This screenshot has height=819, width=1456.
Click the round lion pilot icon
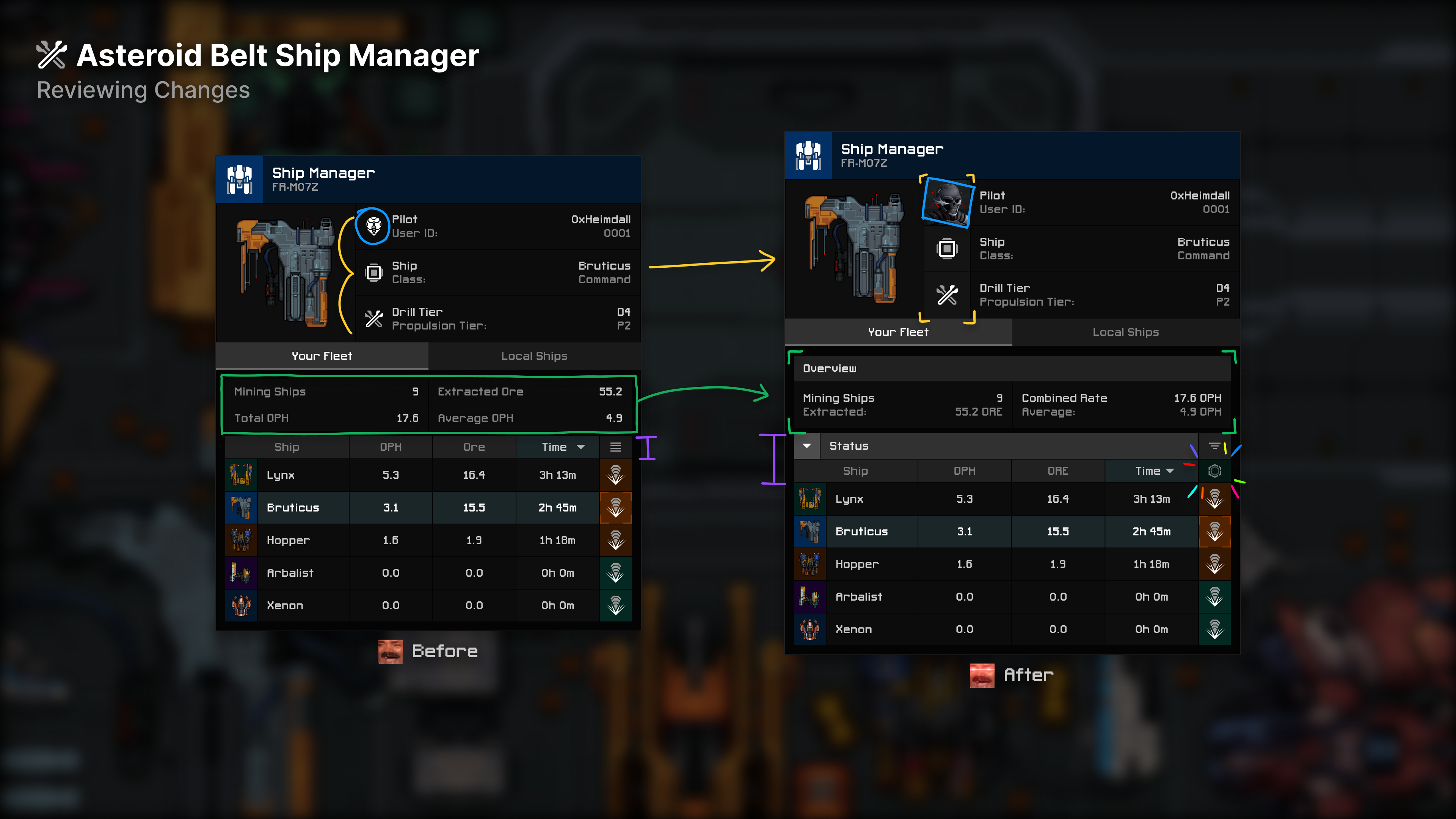[373, 226]
